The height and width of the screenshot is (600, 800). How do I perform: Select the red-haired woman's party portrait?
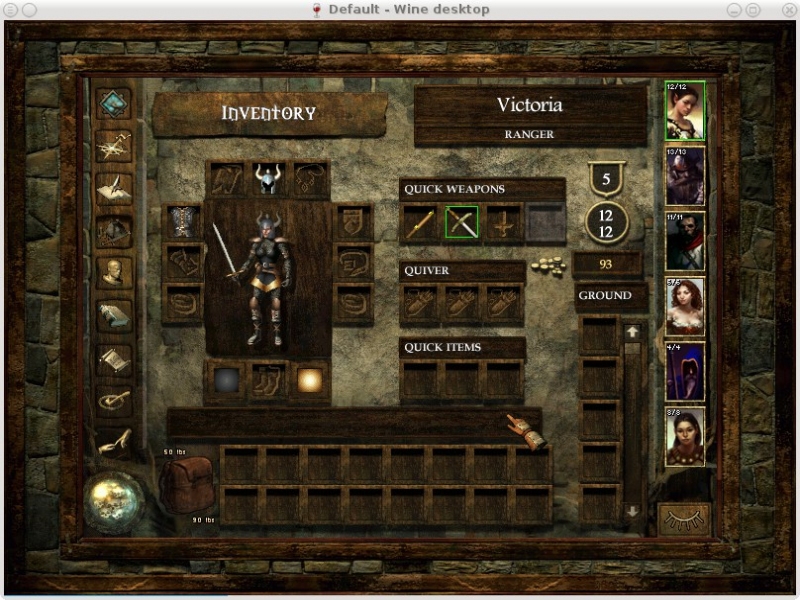[685, 306]
